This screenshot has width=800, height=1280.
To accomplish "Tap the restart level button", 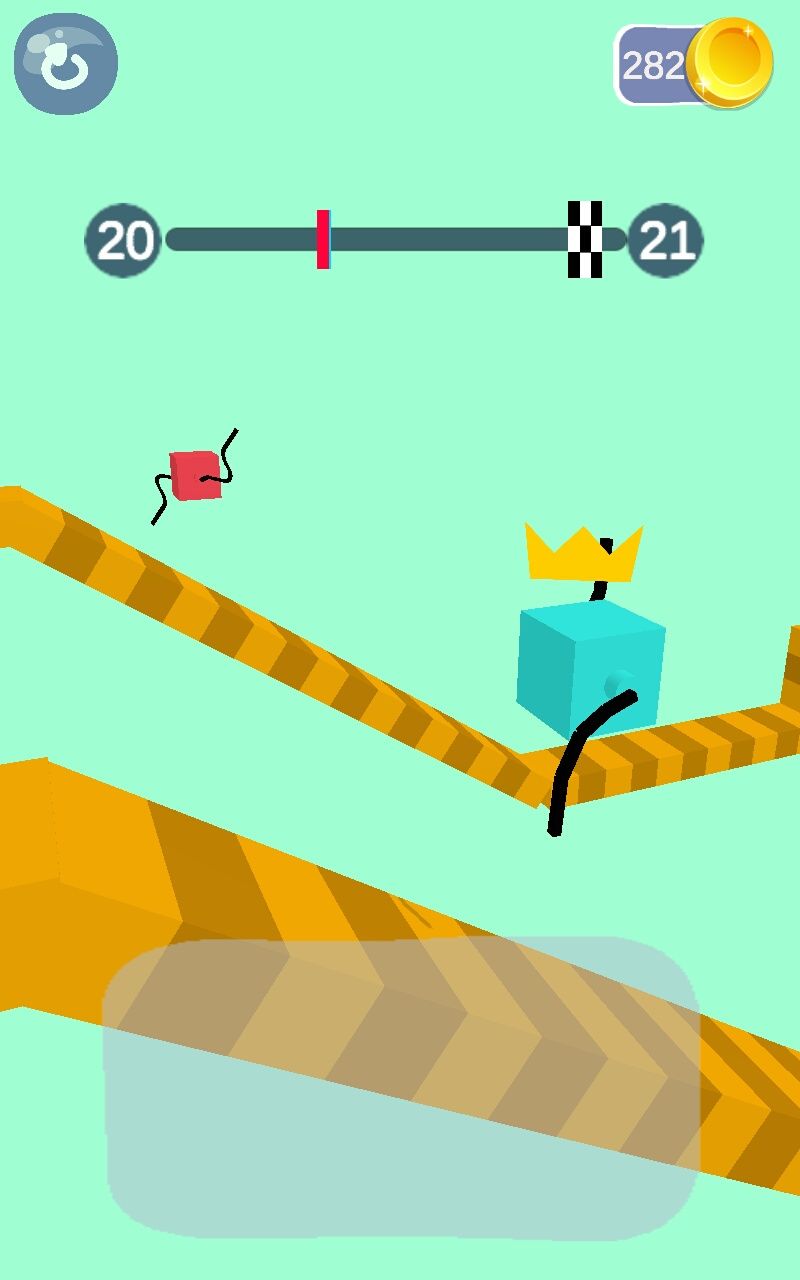I will coord(66,64).
